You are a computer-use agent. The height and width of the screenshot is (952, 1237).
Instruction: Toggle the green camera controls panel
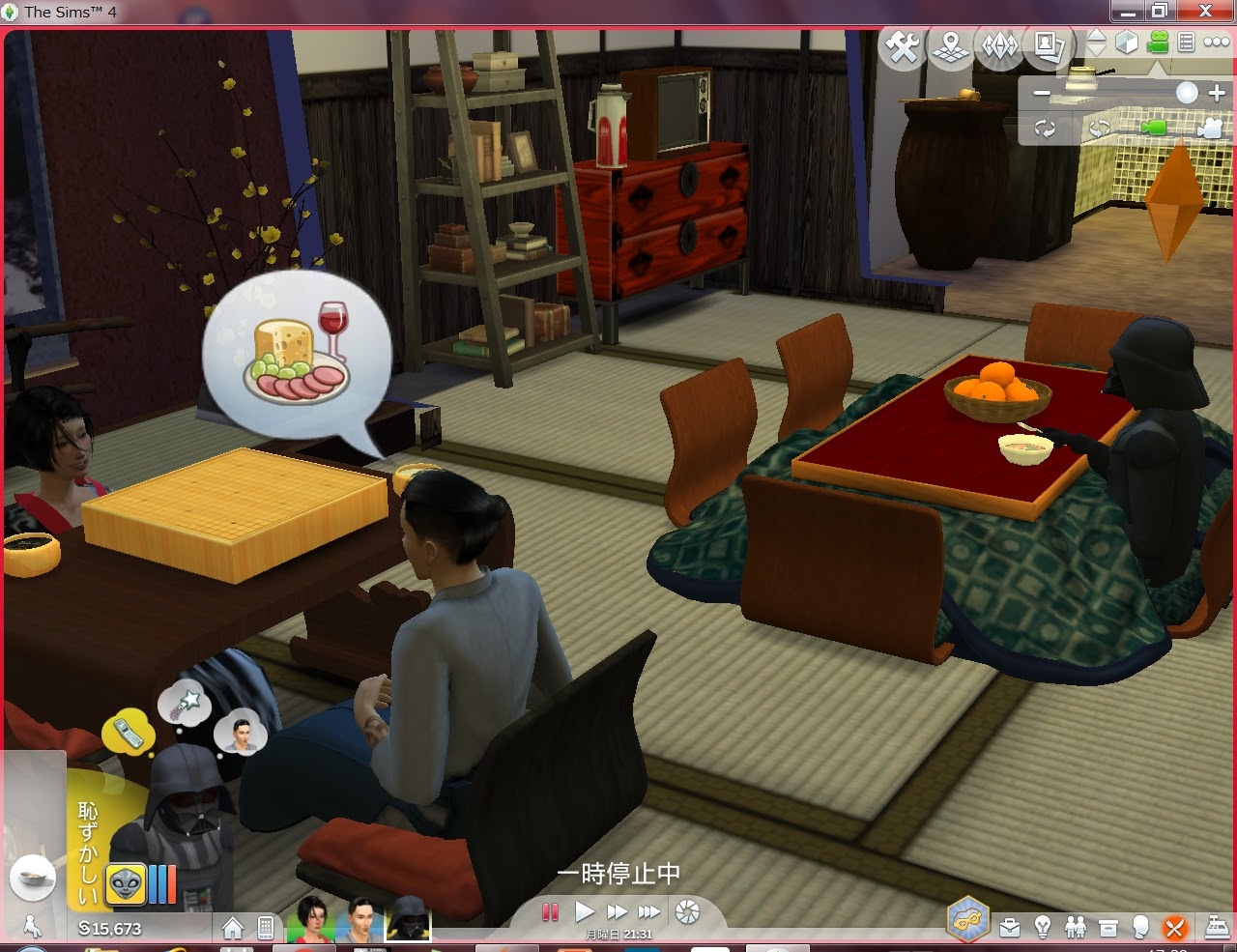coord(1157,43)
